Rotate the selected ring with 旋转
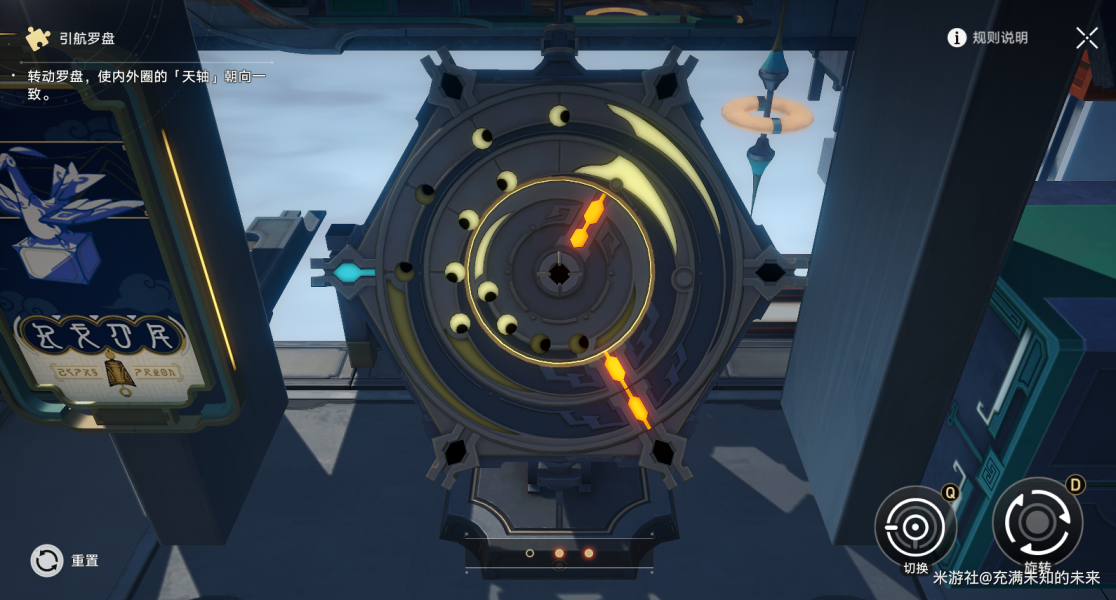 pyautogui.click(x=1037, y=522)
